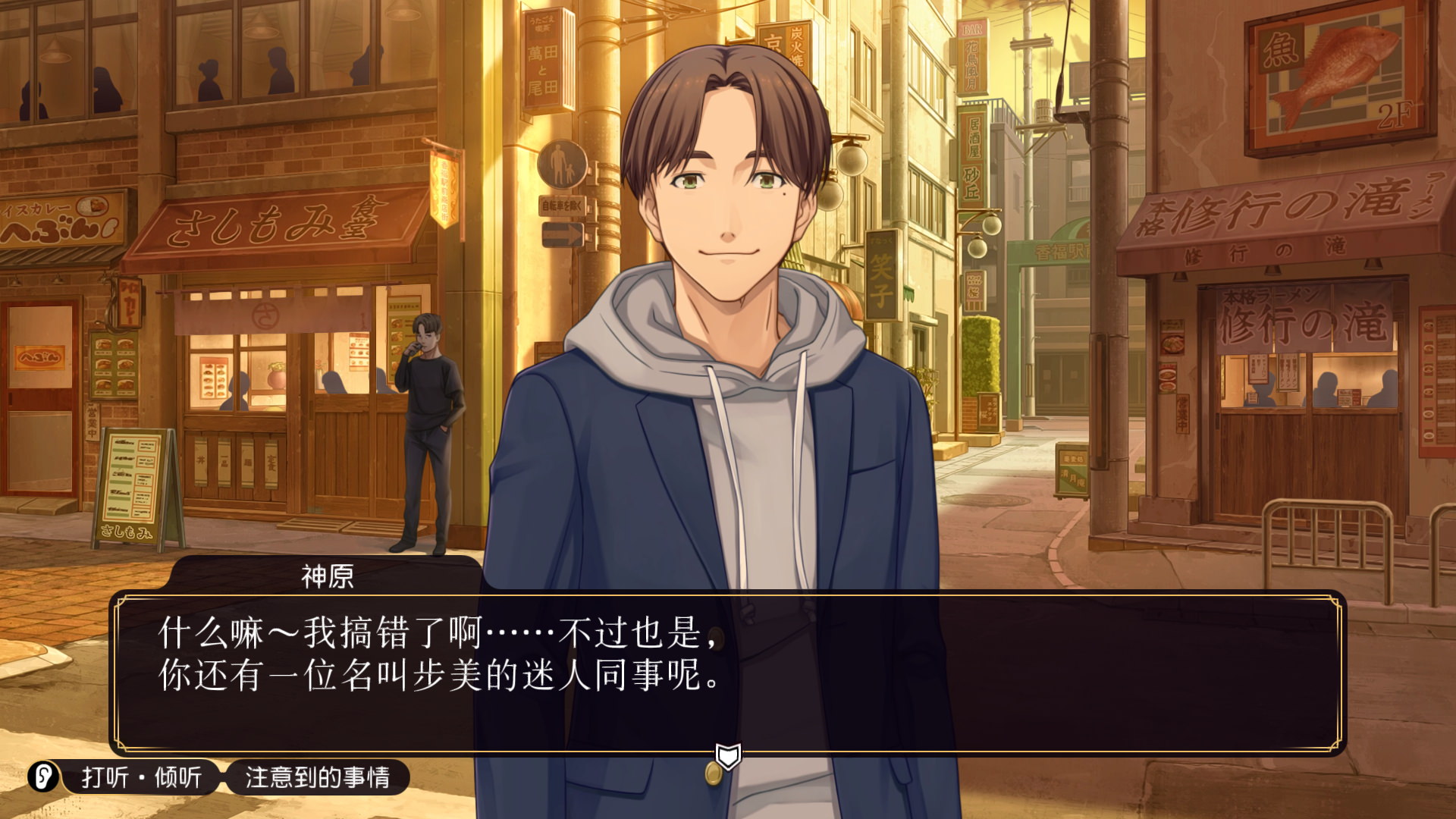Select the 注意到的事情 noticed-things button
Viewport: 1456px width, 819px height.
coord(317,777)
